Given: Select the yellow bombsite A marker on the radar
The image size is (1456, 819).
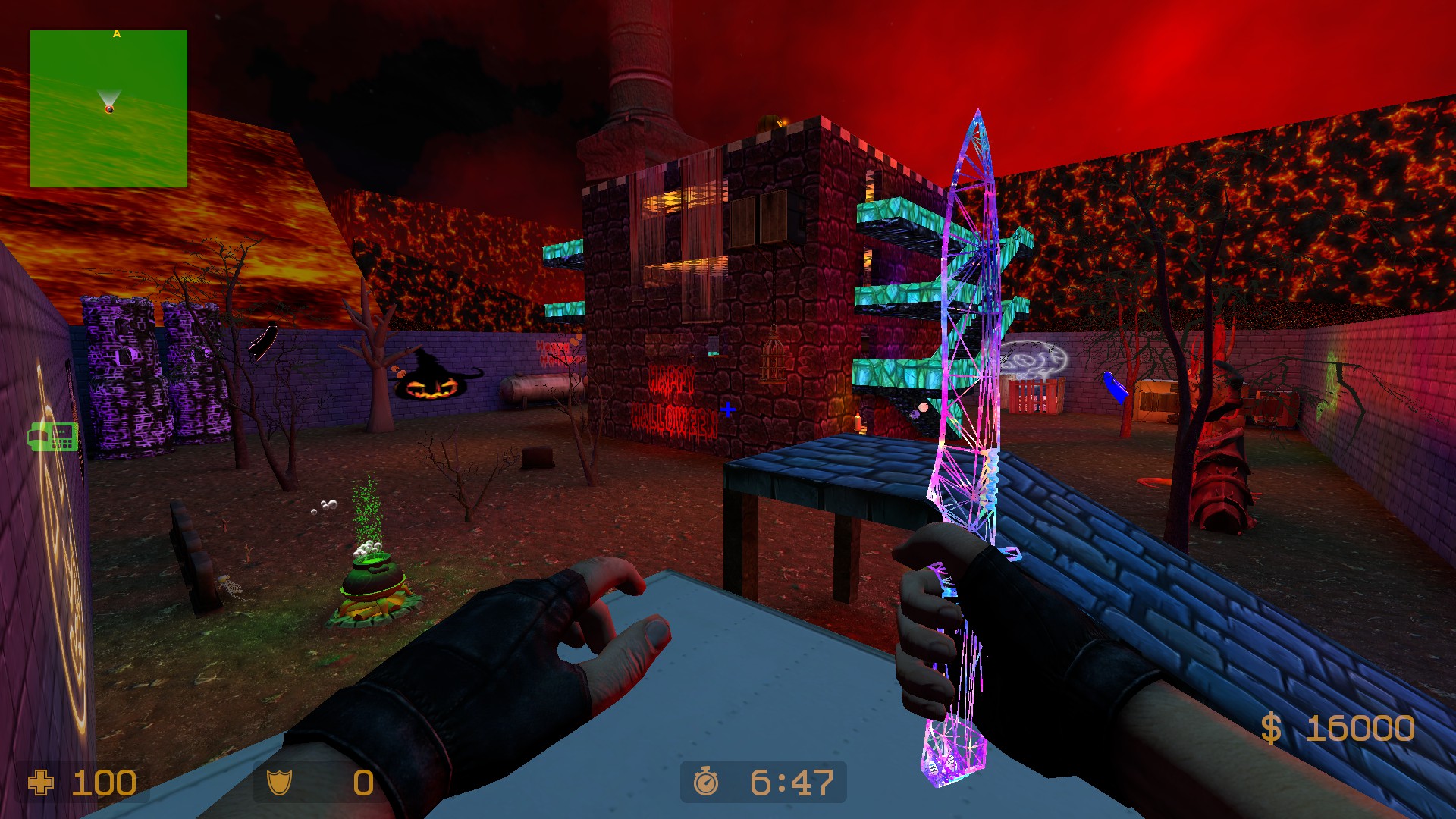Looking at the screenshot, I should pos(117,34).
